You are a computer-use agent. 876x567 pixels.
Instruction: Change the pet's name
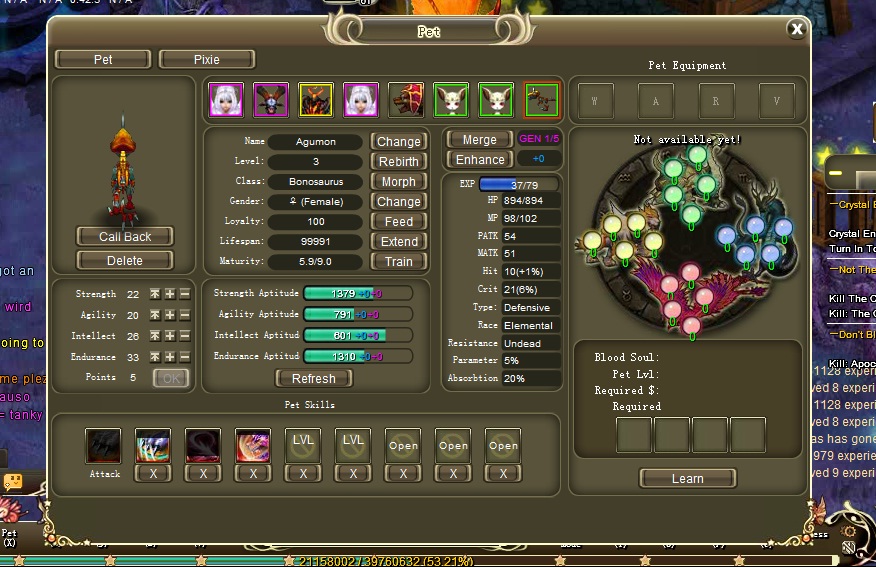coord(398,142)
